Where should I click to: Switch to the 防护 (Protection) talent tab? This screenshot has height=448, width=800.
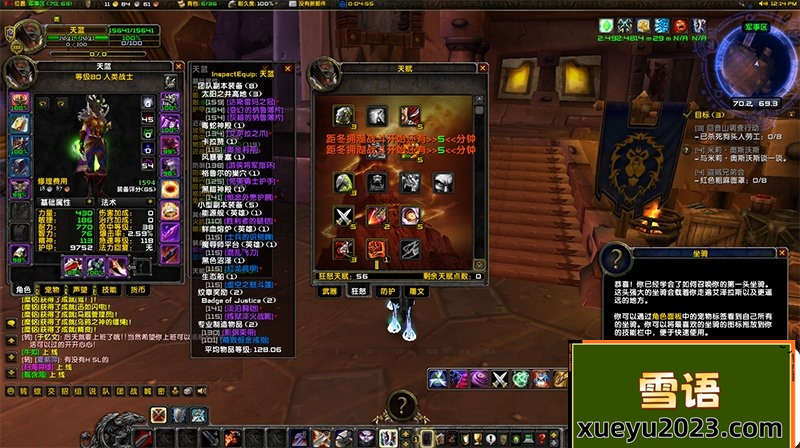386,292
